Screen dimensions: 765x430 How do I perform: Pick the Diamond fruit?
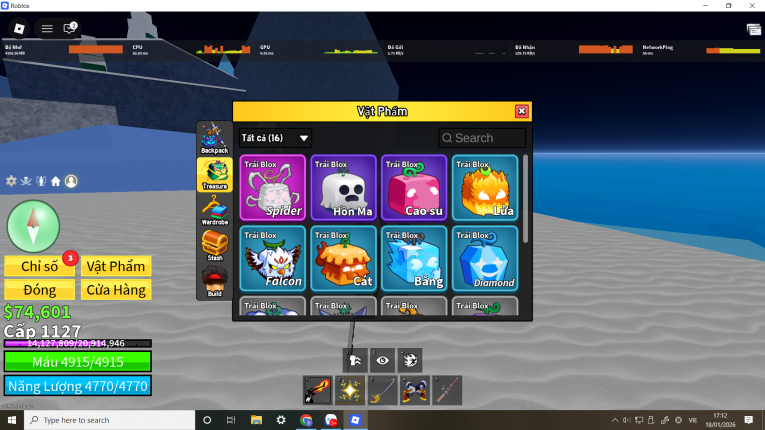click(485, 258)
